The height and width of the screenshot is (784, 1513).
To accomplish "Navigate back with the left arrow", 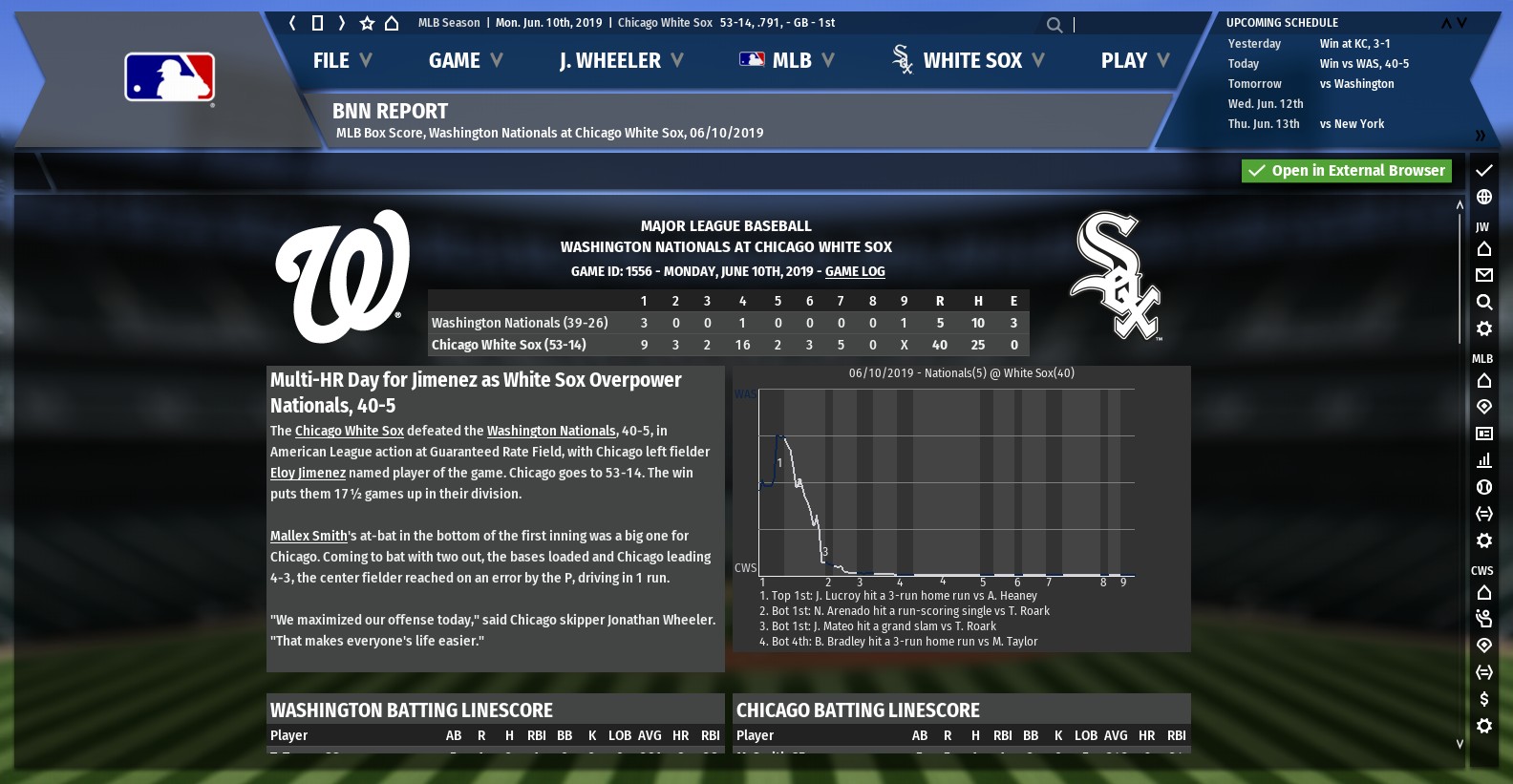I will tap(292, 23).
